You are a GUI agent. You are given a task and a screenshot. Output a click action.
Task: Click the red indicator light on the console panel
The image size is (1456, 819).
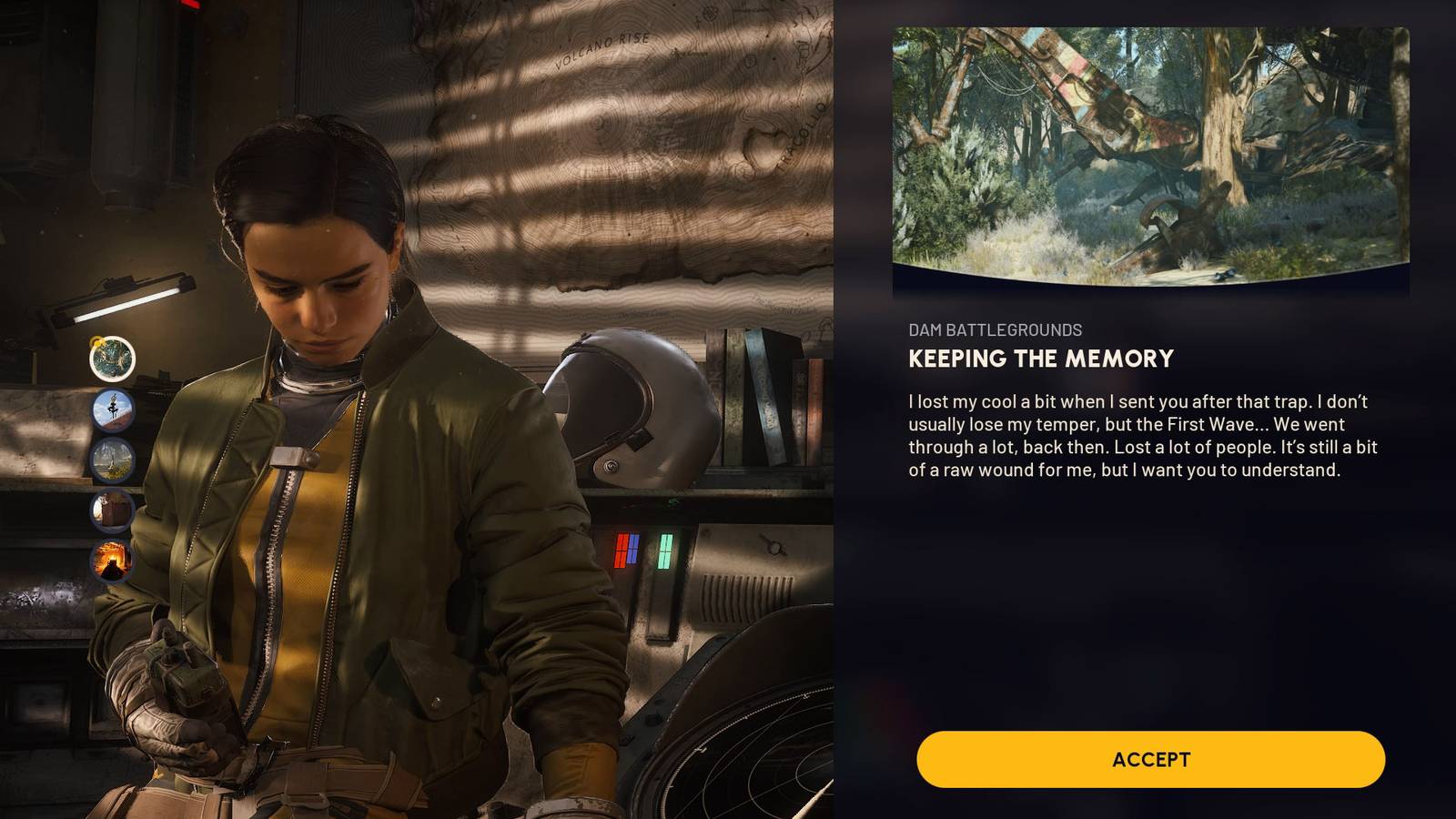click(x=622, y=550)
